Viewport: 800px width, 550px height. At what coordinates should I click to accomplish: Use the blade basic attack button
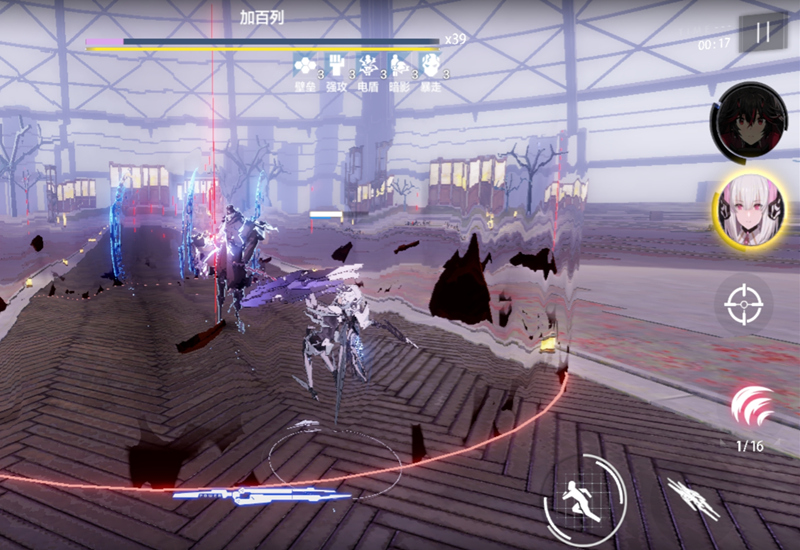691,497
